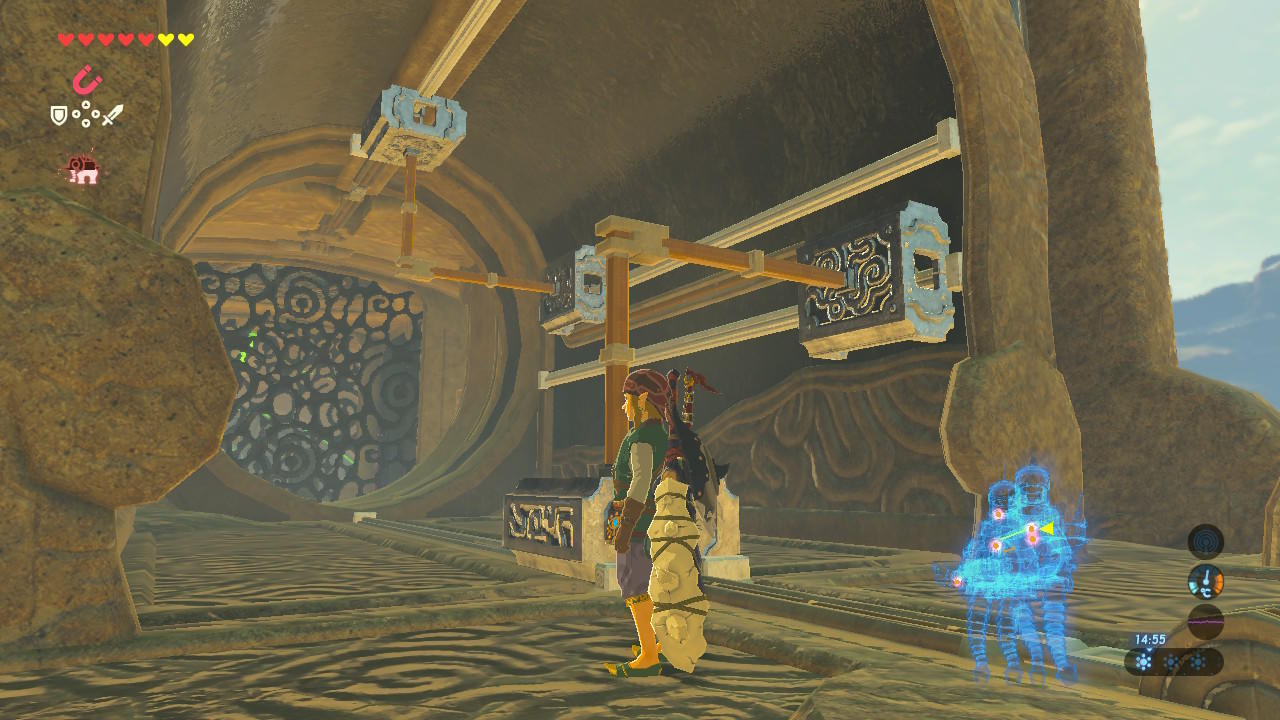
Task: Activate the Magnesis magnet rune icon
Action: 87,79
